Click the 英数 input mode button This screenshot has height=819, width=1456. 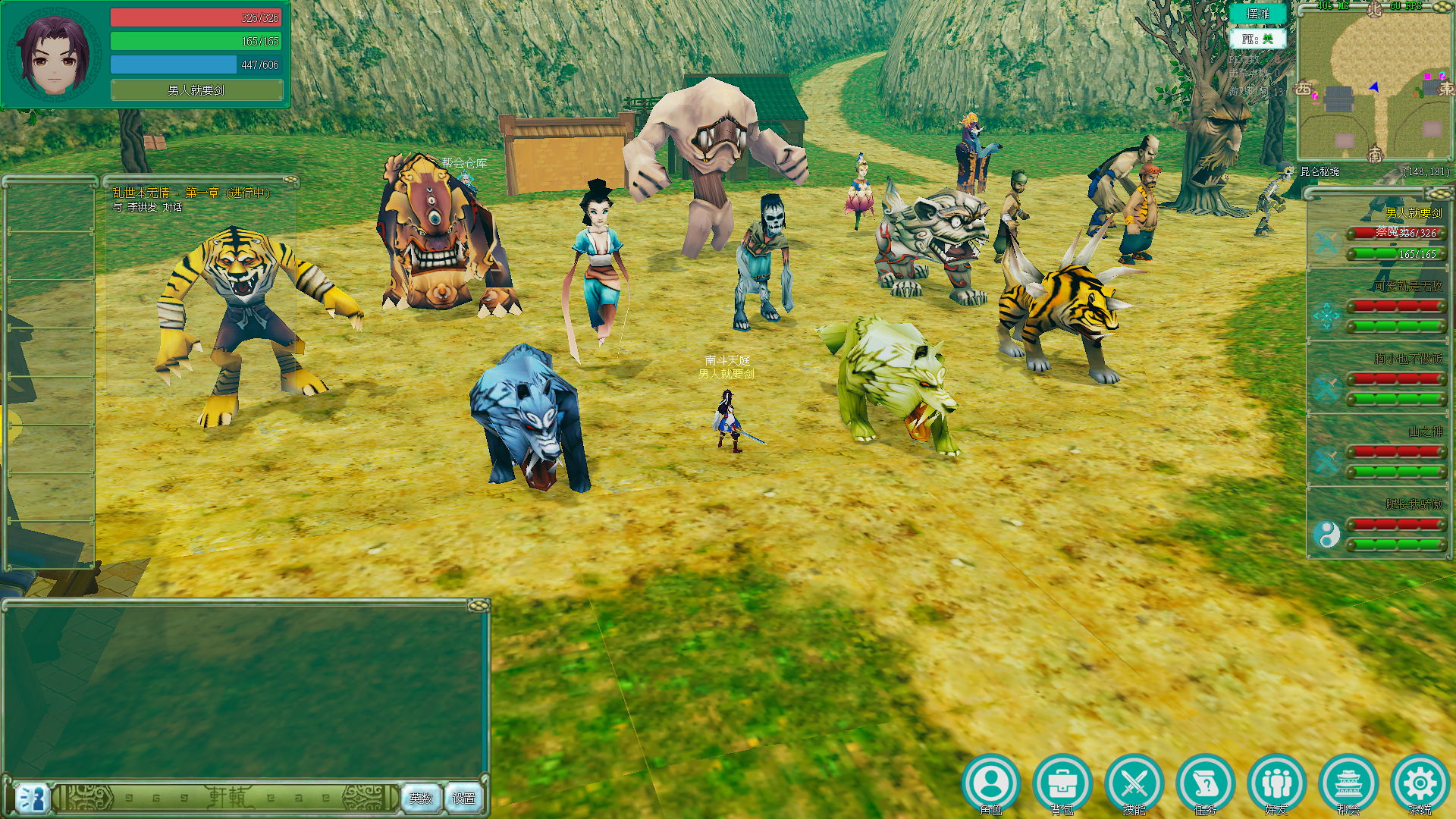421,798
